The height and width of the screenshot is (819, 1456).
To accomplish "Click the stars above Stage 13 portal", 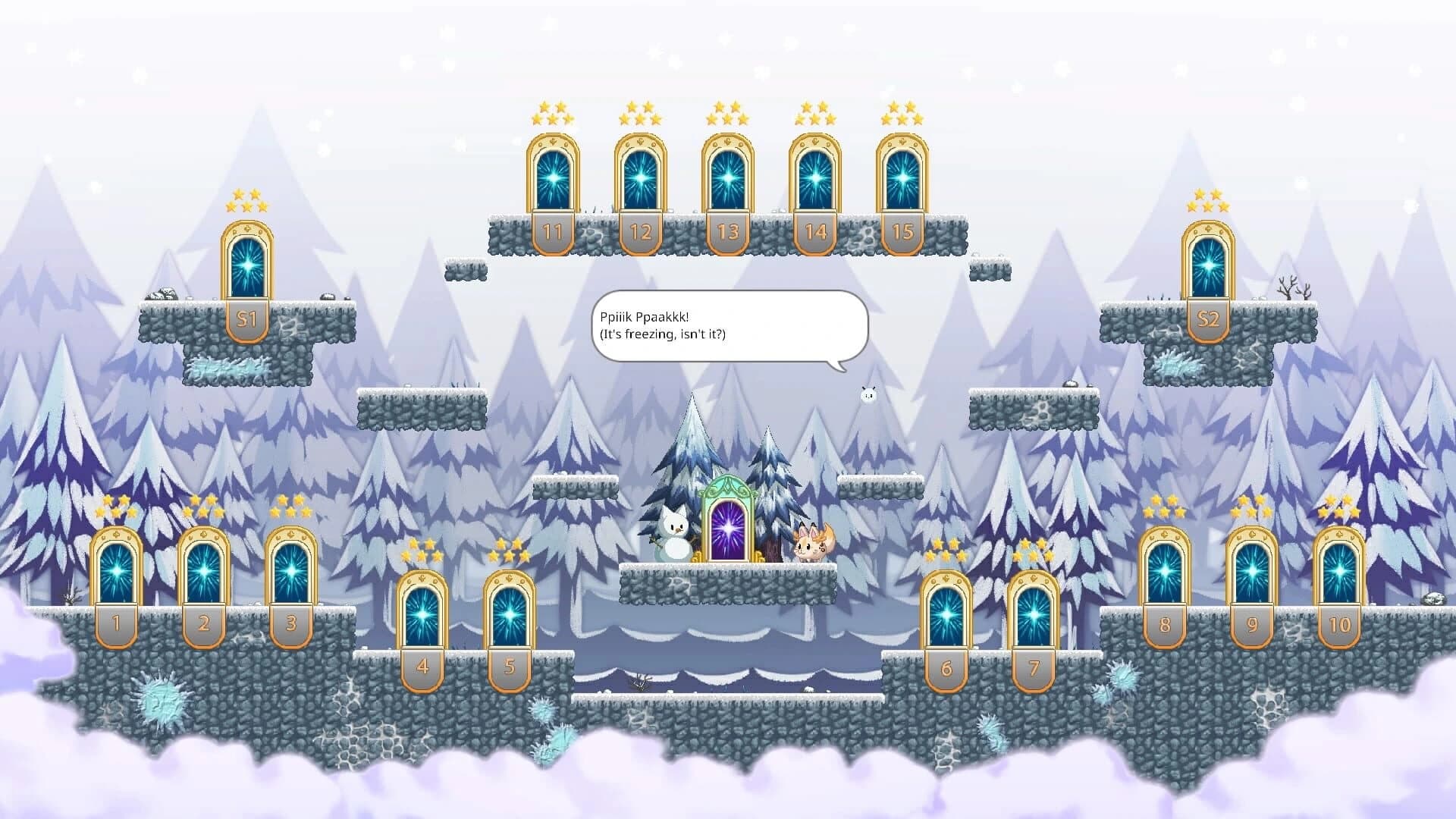I will click(726, 114).
